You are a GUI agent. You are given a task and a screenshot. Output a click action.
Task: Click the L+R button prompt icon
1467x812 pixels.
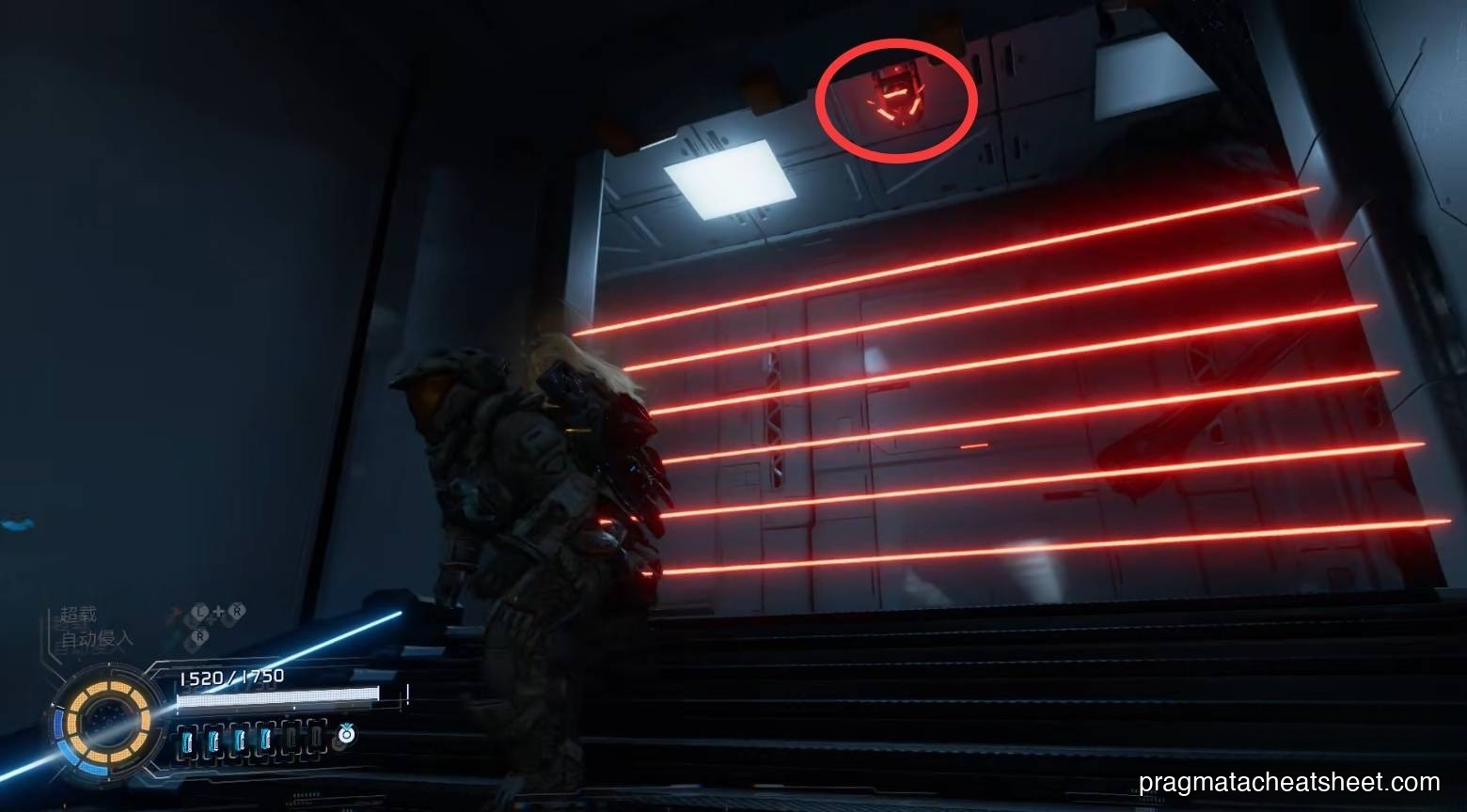click(x=215, y=612)
